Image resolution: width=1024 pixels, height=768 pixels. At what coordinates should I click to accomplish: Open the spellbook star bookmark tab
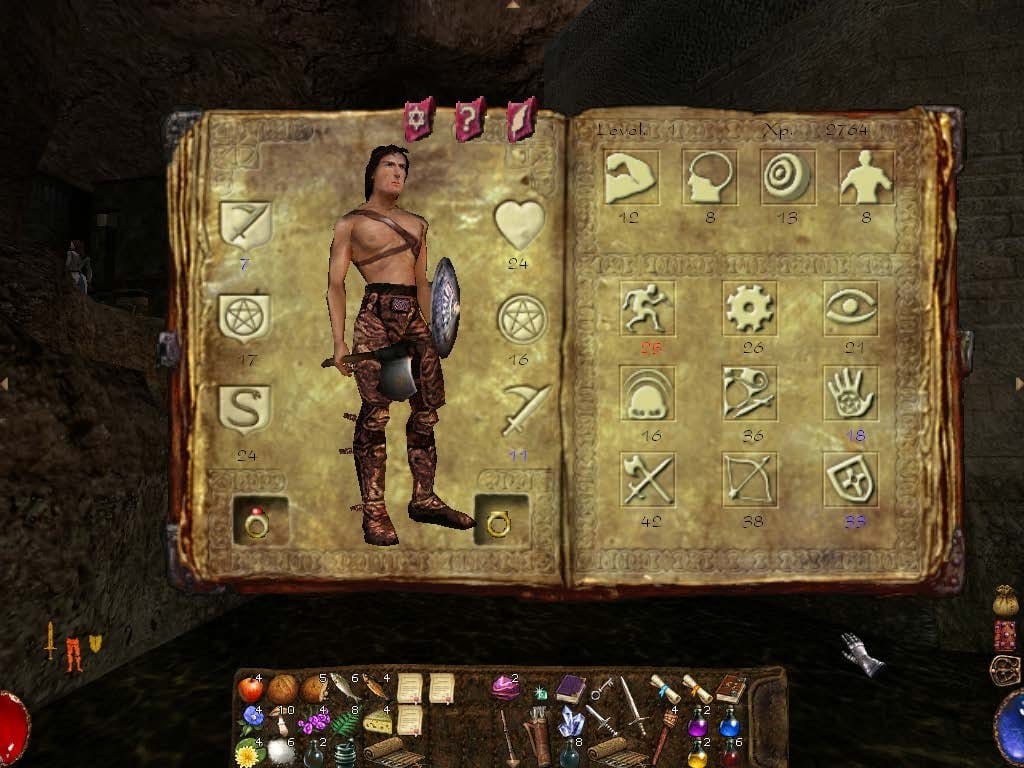pos(418,120)
